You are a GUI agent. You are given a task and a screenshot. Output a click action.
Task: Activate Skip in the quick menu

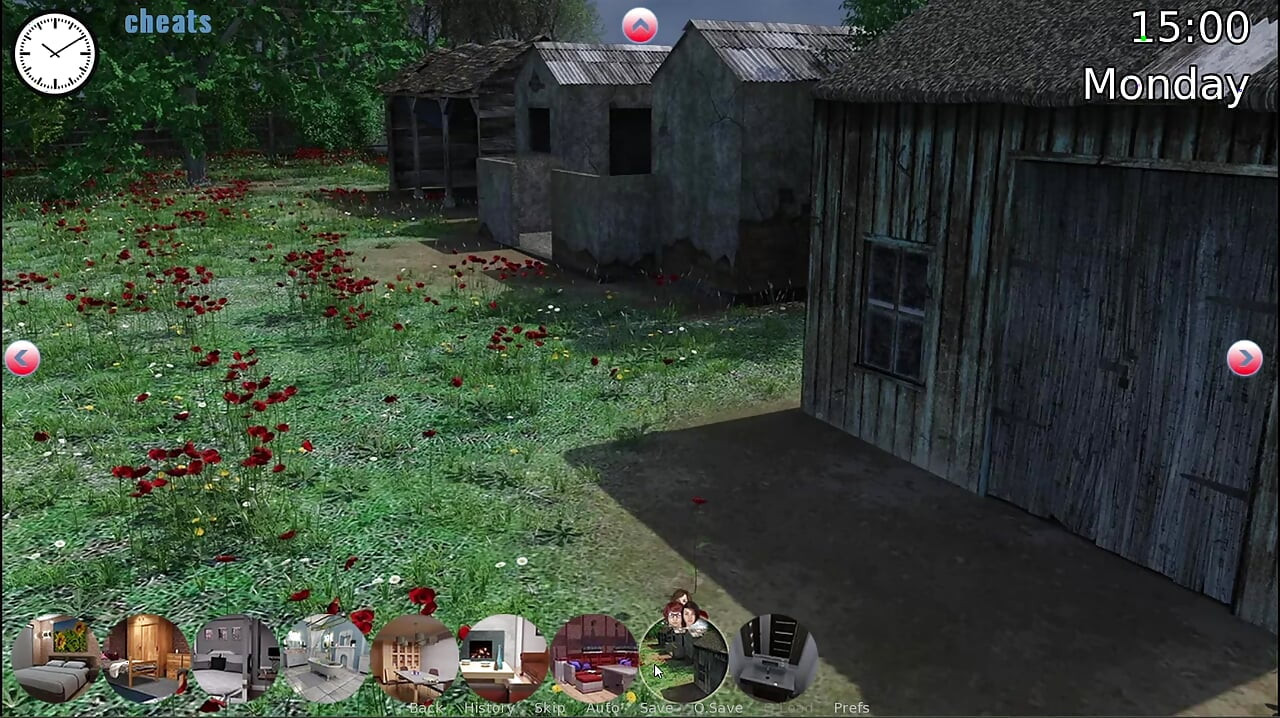coord(550,708)
